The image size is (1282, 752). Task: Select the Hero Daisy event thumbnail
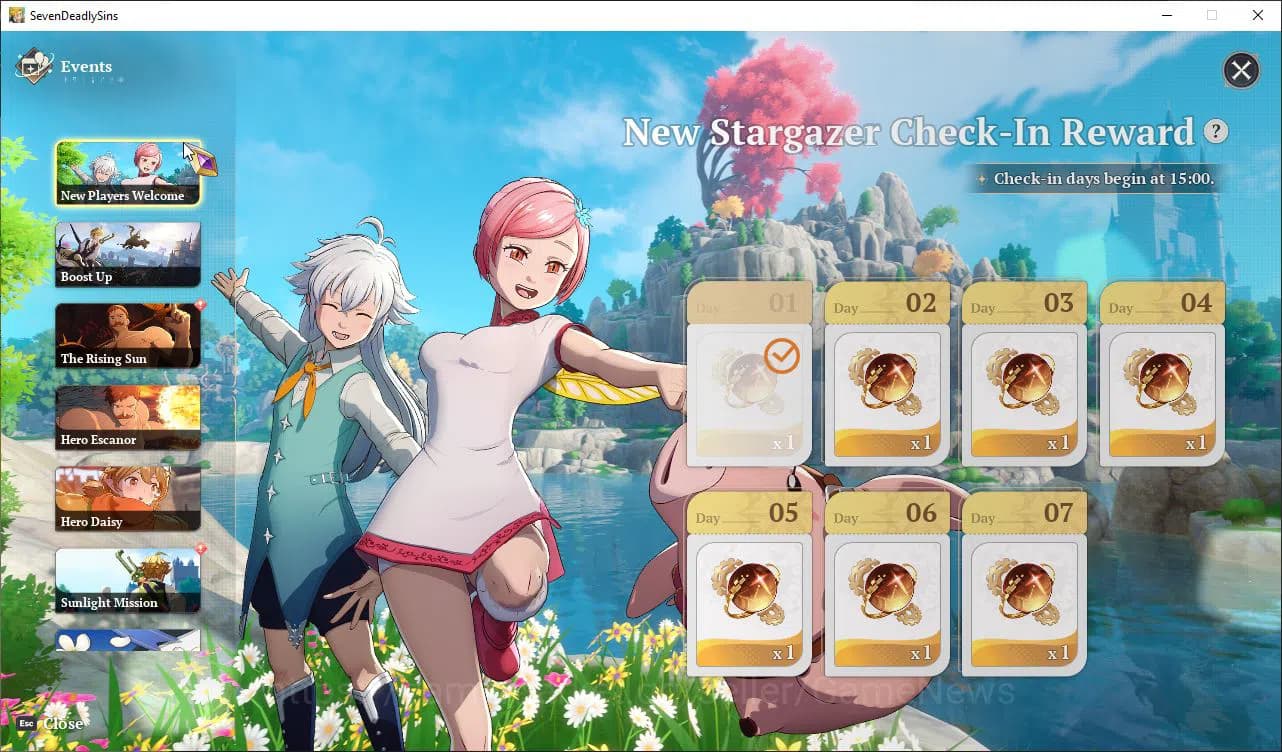[128, 497]
